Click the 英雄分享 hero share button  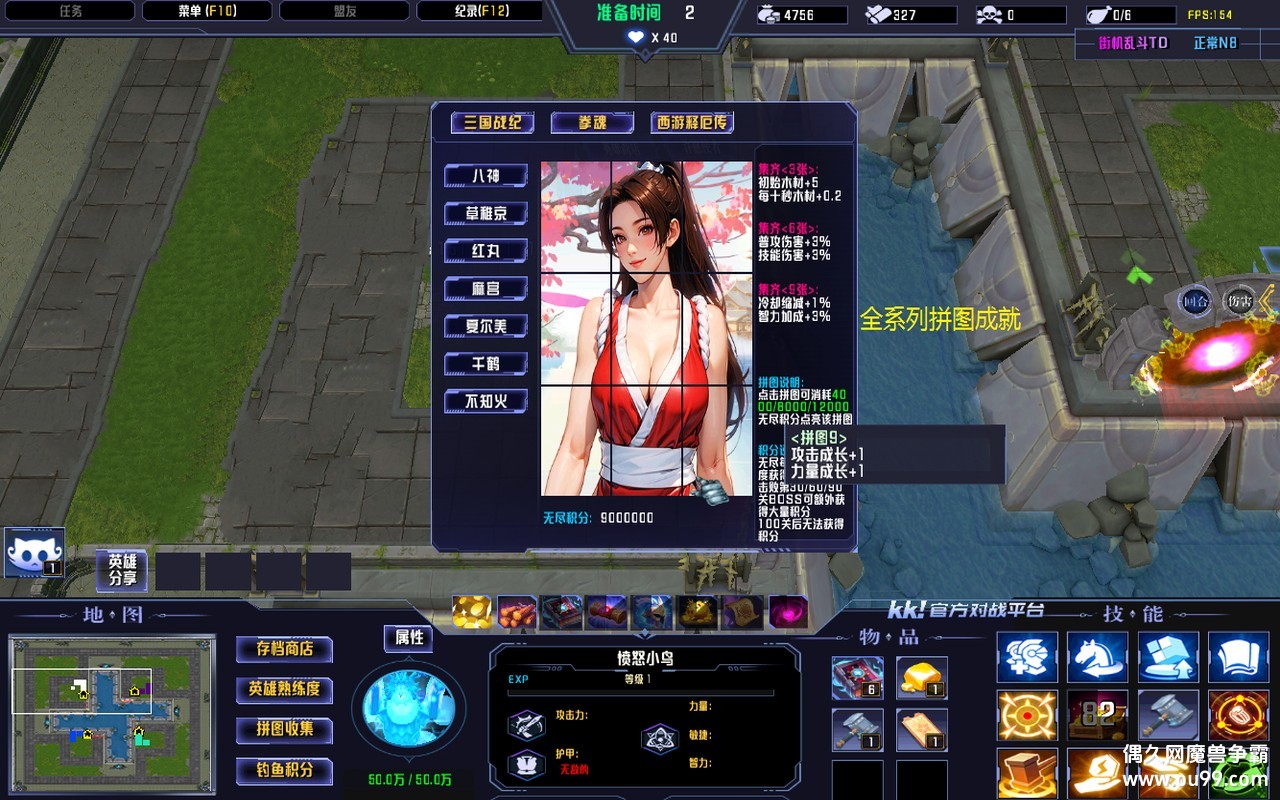coord(122,570)
